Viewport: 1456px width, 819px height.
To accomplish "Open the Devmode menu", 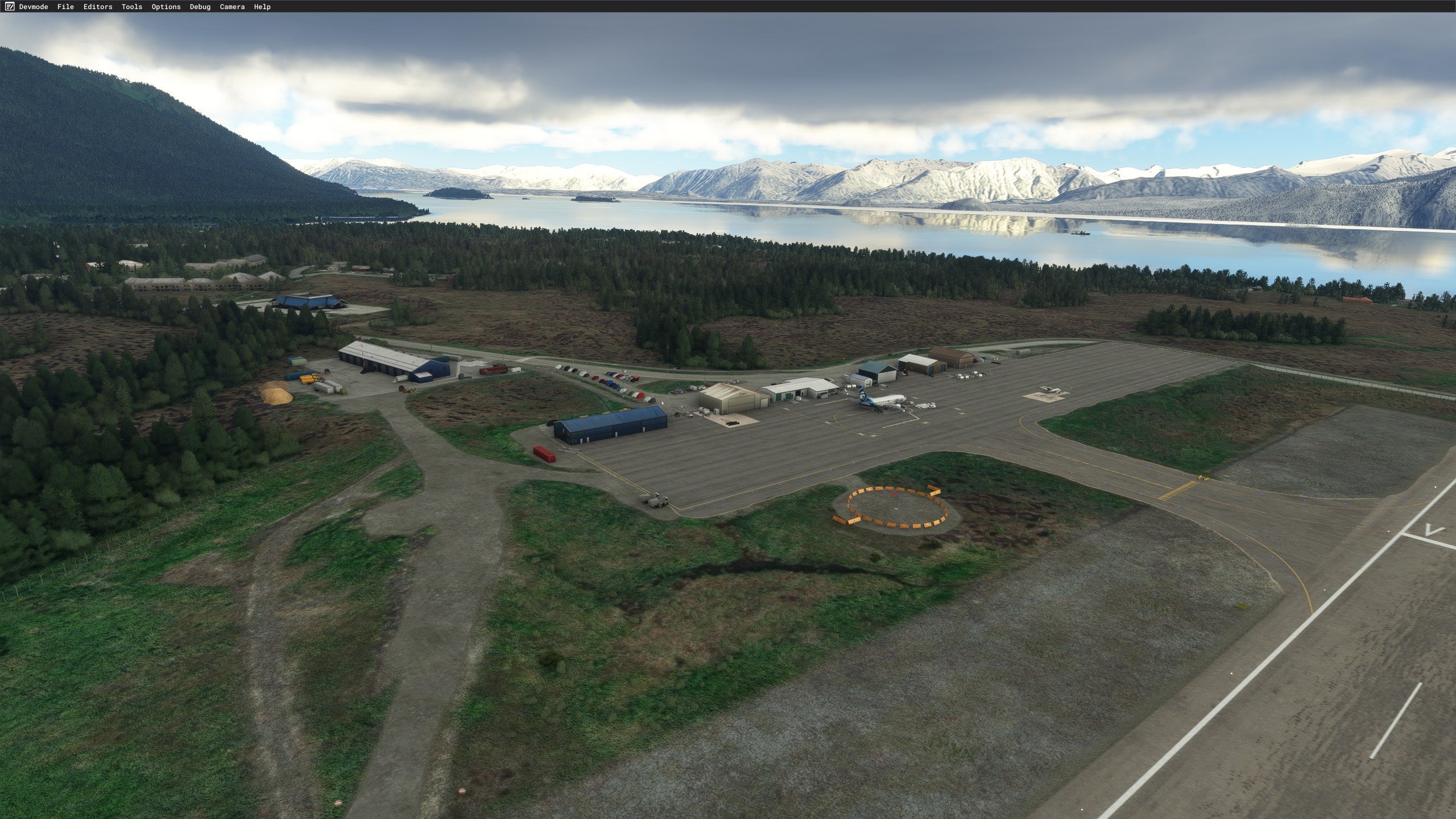I will coord(34,7).
